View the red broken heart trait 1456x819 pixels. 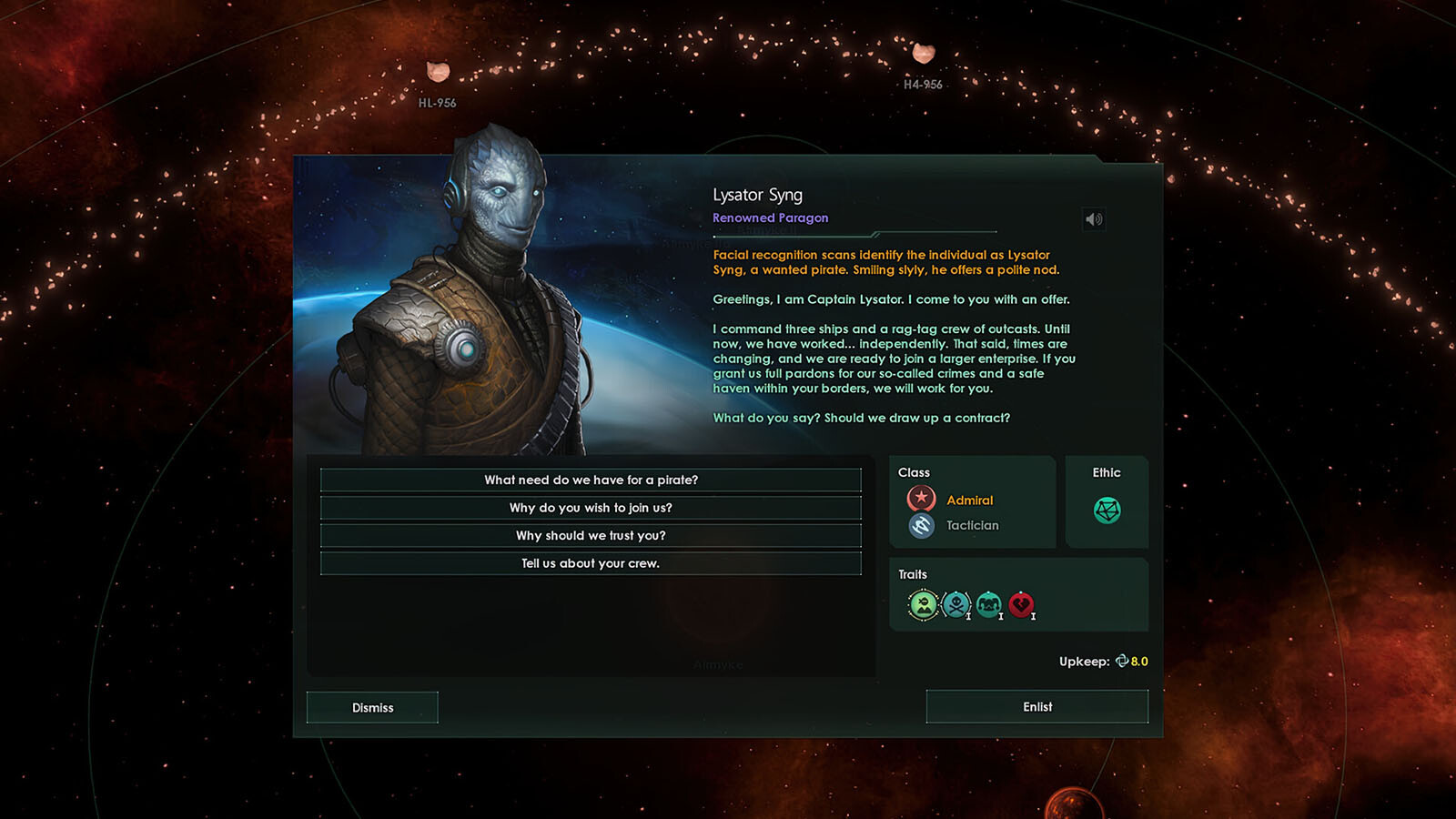[x=1021, y=604]
